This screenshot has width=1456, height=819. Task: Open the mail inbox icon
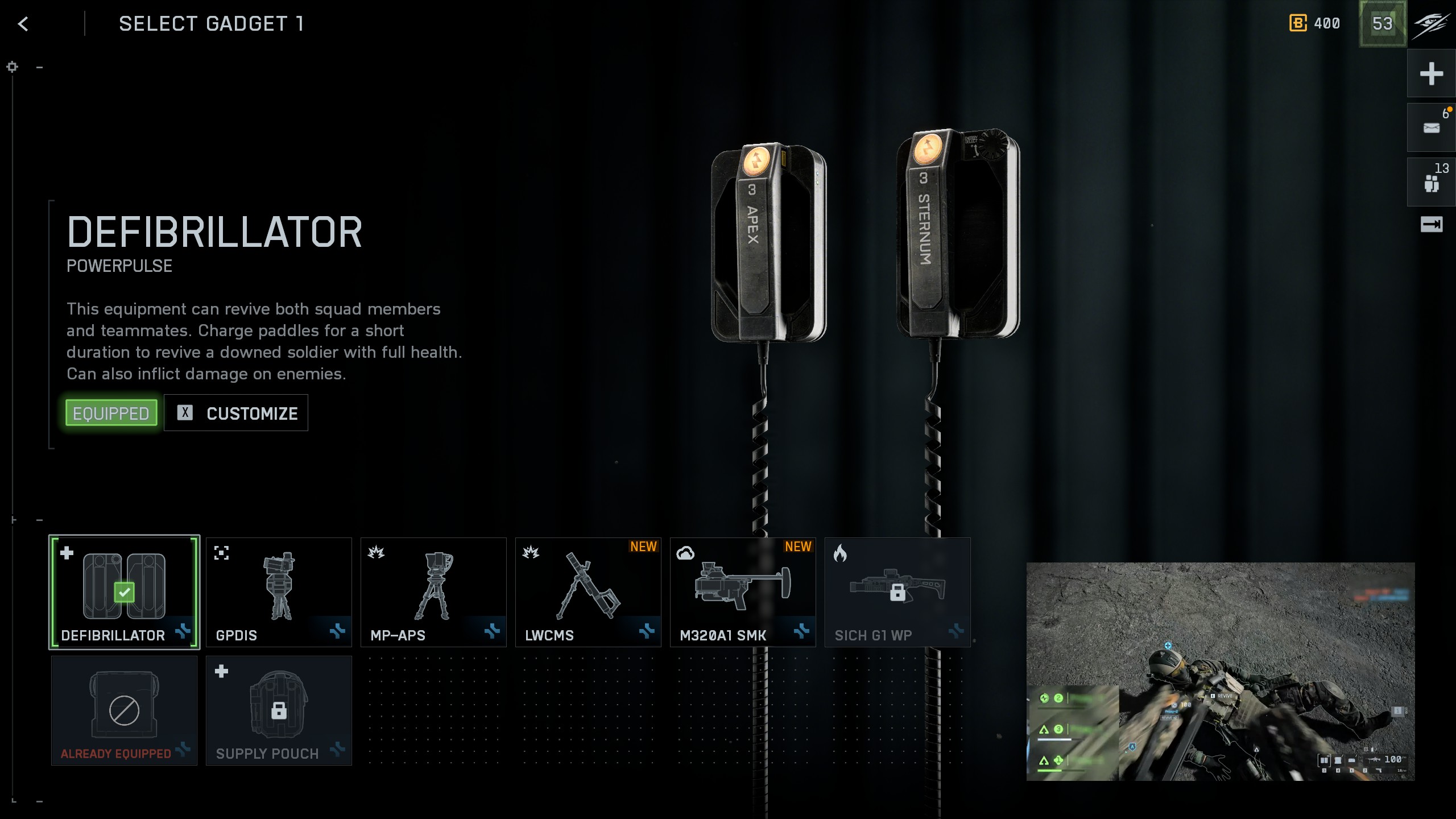1431,127
